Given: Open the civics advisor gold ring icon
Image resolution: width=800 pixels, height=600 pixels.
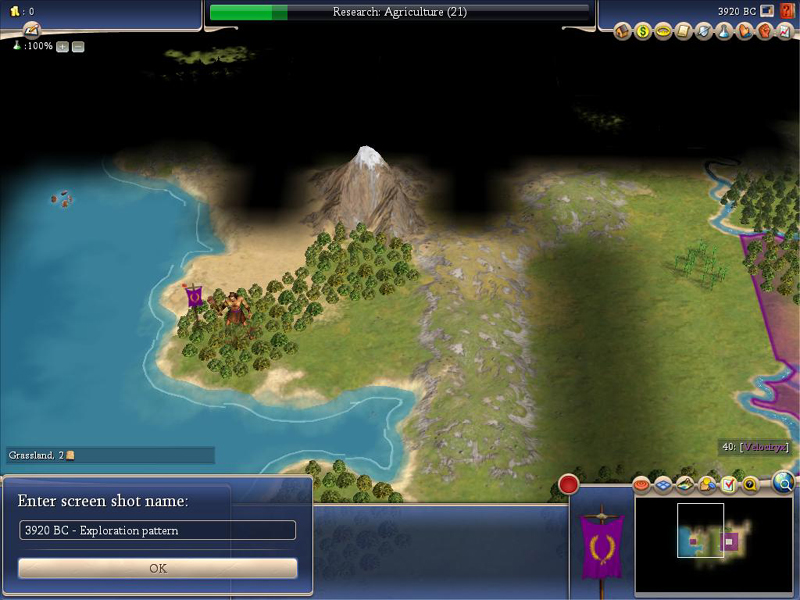Looking at the screenshot, I should click(x=663, y=32).
